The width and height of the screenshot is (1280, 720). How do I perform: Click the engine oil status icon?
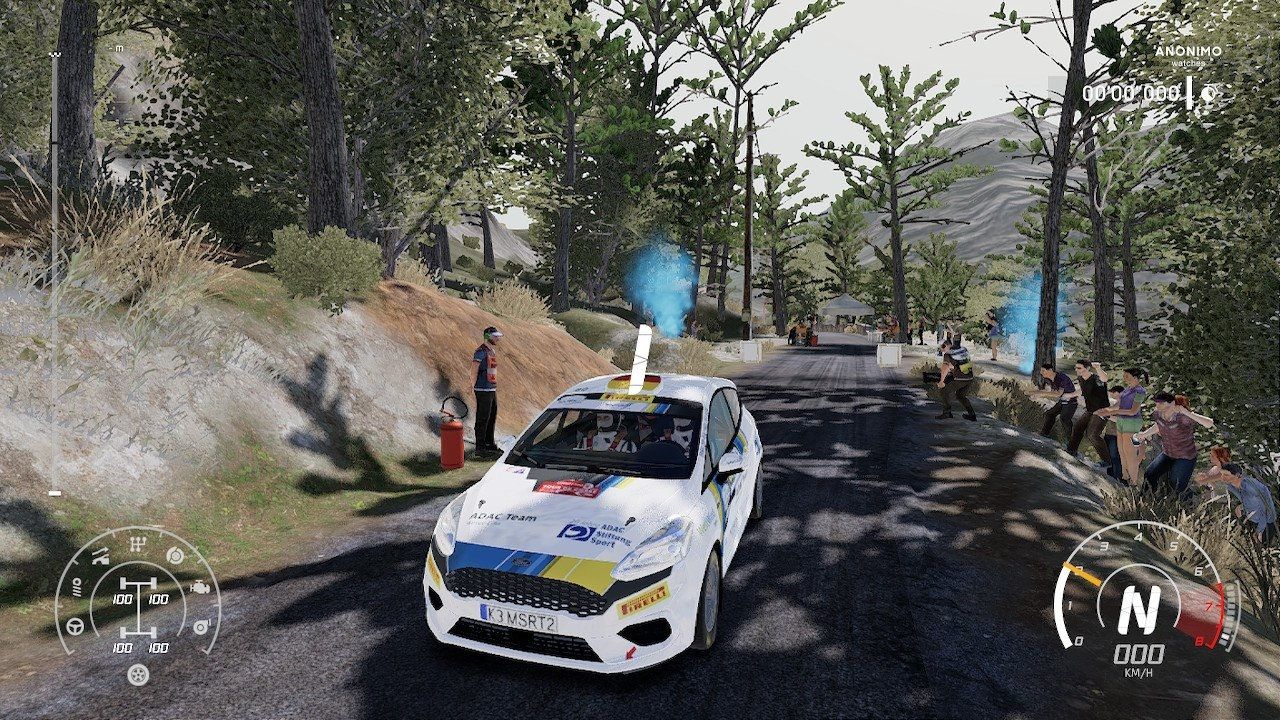tap(200, 587)
